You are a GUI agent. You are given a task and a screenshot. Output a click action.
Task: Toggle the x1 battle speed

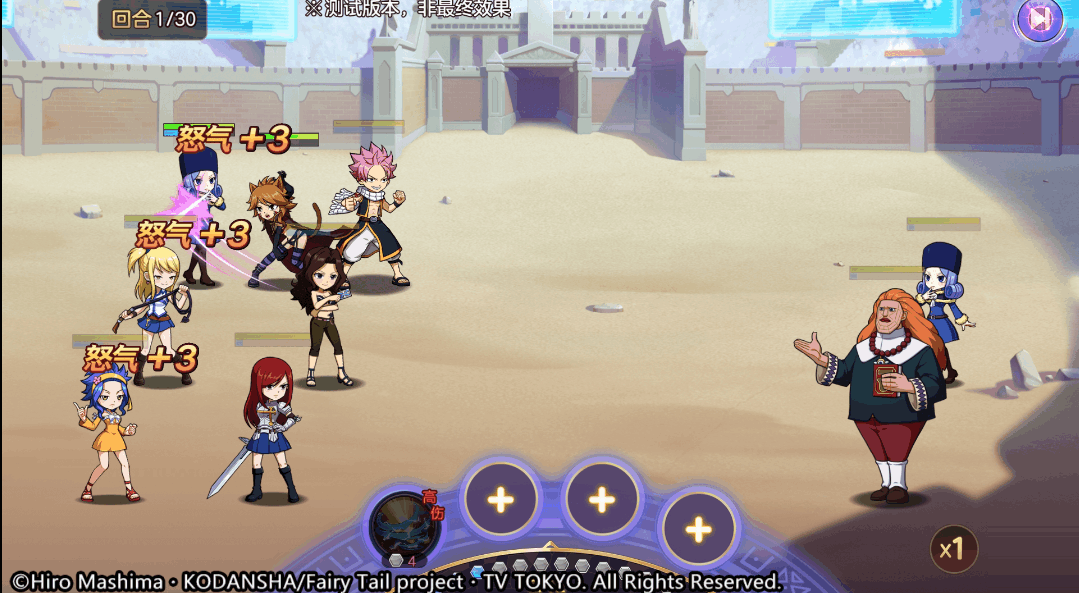pos(953,548)
